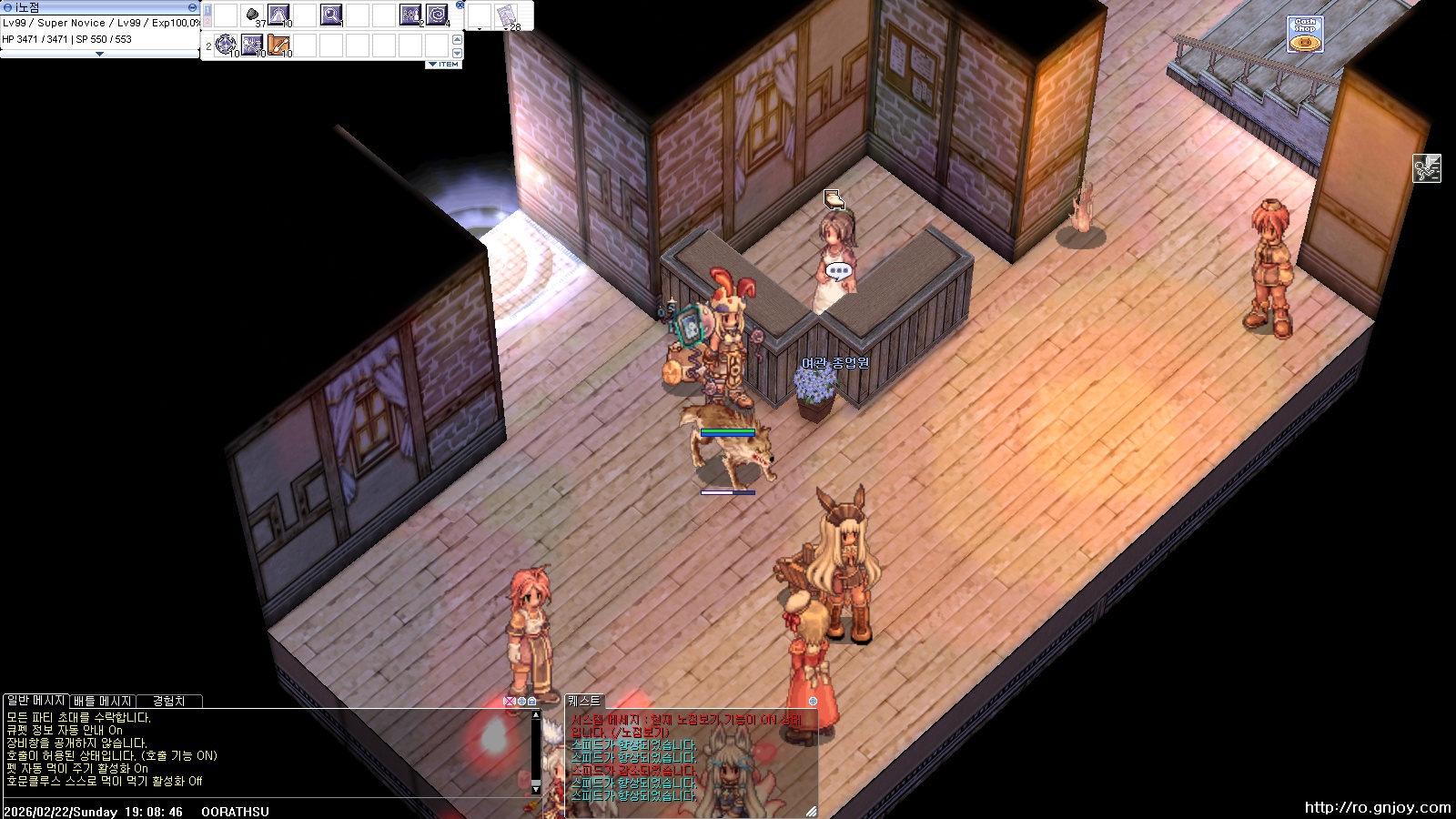
Task: Use the dark stone item in hotbar
Action: coord(252,15)
